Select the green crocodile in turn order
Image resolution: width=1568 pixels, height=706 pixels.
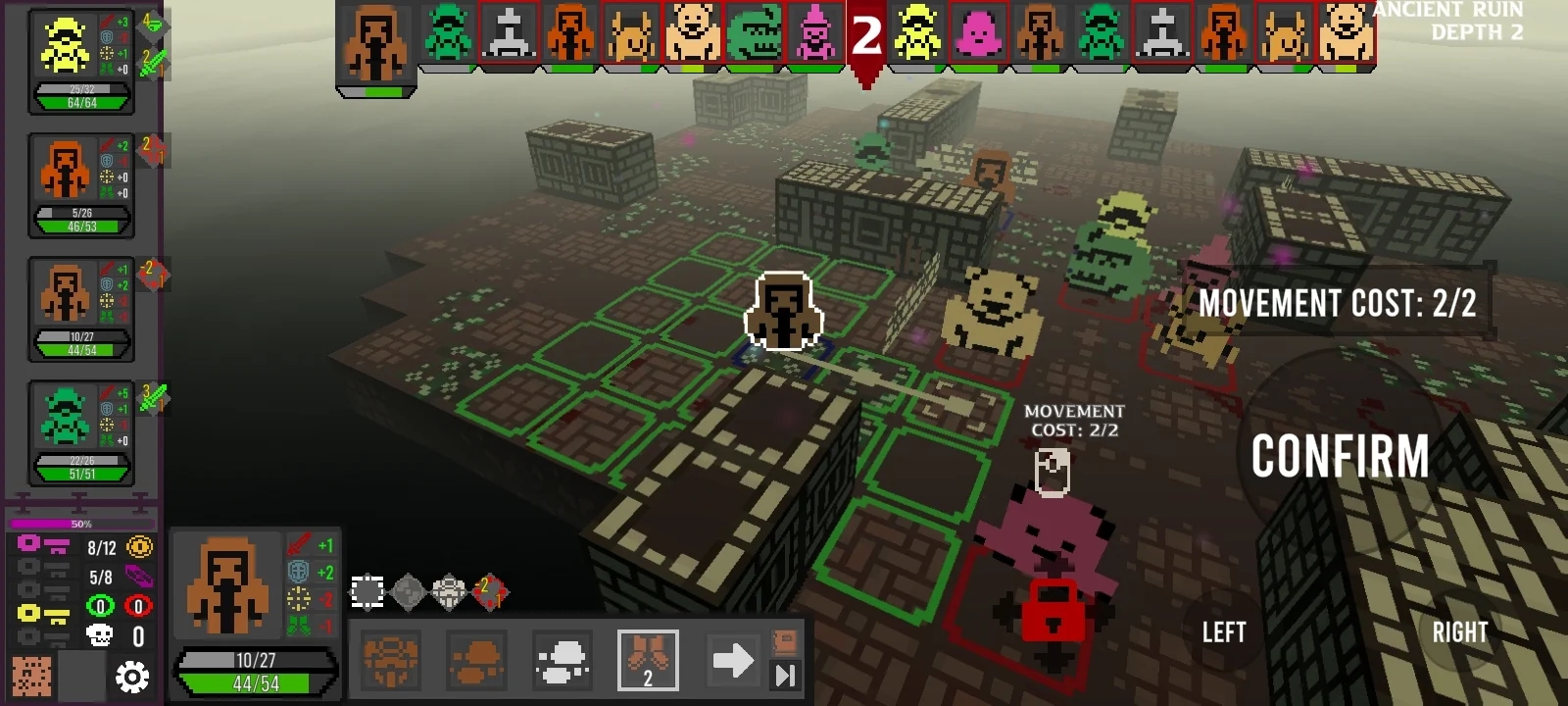pyautogui.click(x=755, y=33)
